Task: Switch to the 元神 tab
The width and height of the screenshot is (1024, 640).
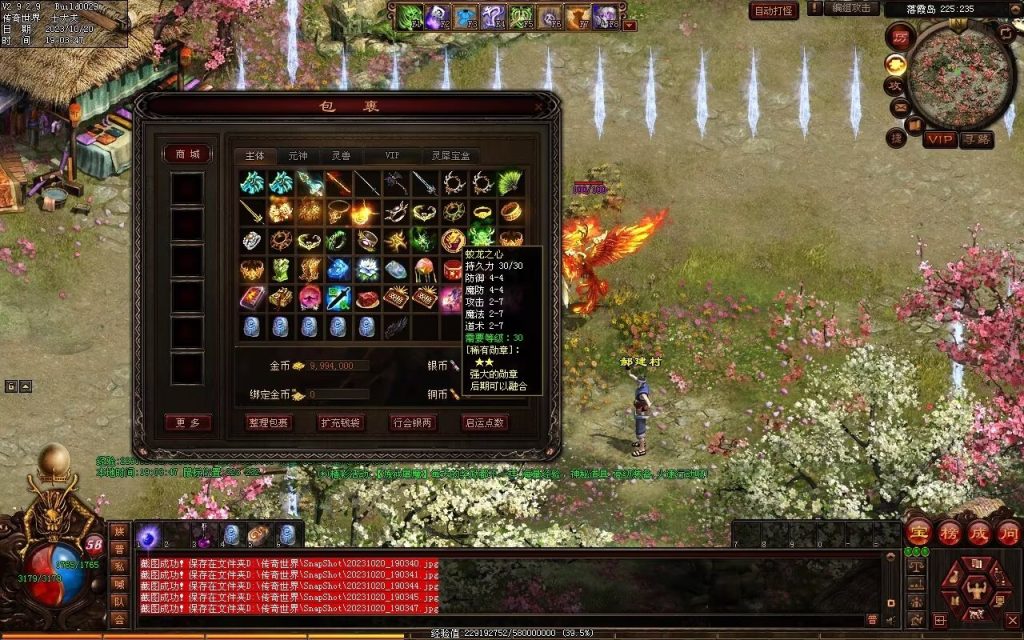Action: click(x=298, y=156)
